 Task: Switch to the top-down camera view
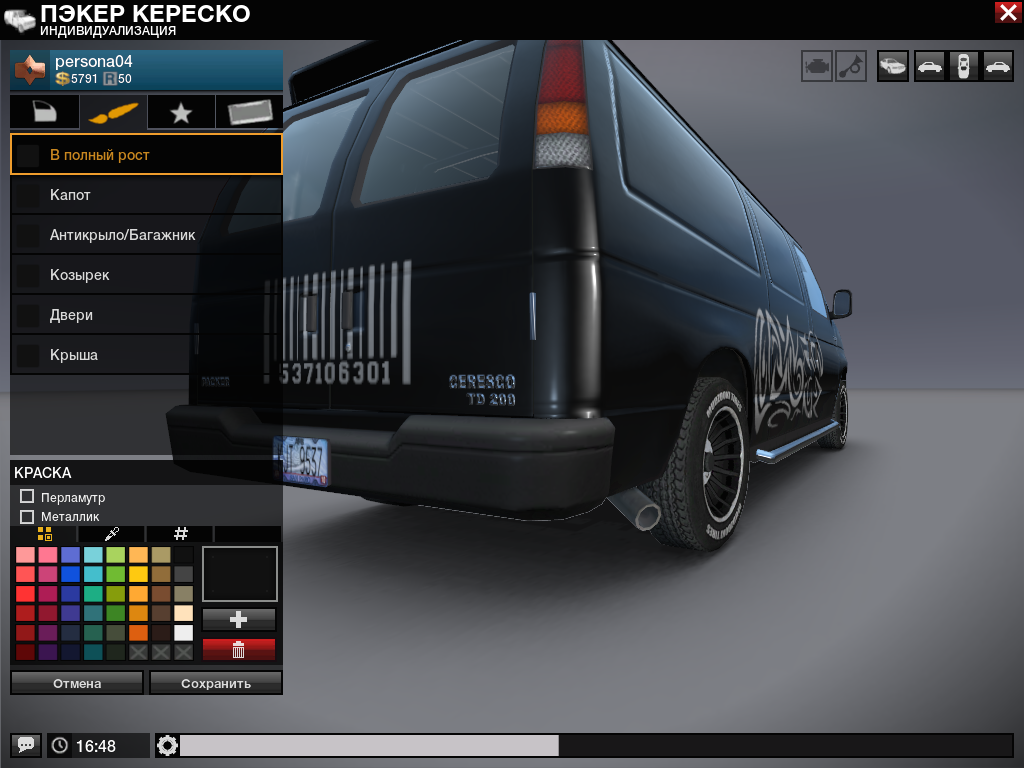963,66
